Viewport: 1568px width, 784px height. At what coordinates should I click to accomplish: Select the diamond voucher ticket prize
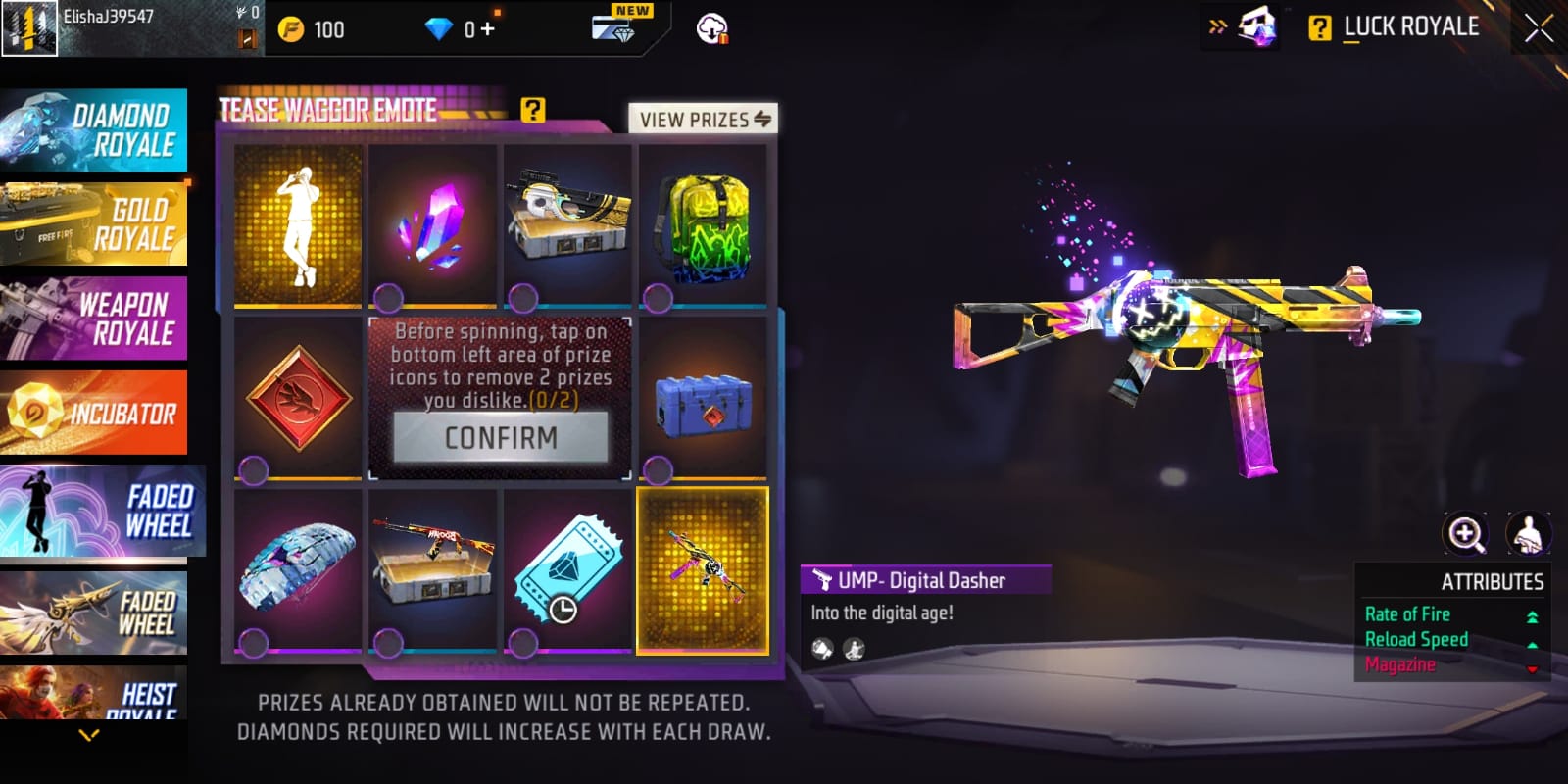[567, 570]
